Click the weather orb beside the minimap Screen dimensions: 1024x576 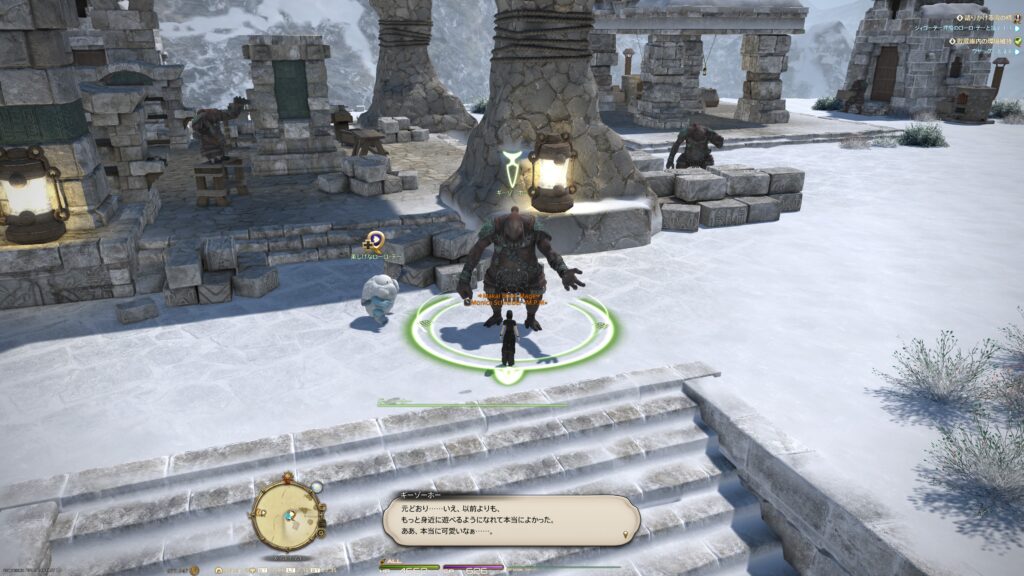pos(316,487)
